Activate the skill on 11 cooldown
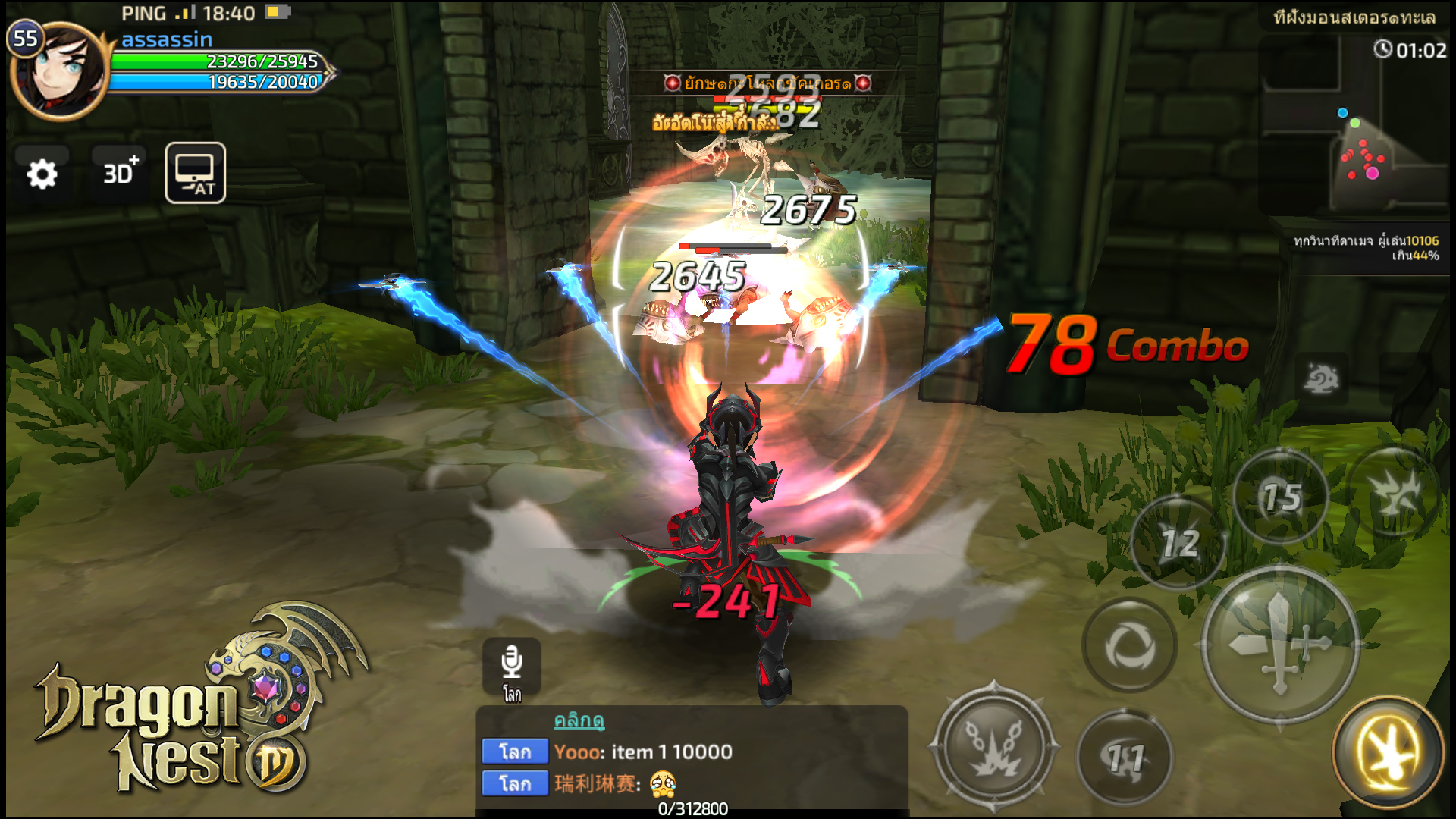 pyautogui.click(x=1125, y=758)
